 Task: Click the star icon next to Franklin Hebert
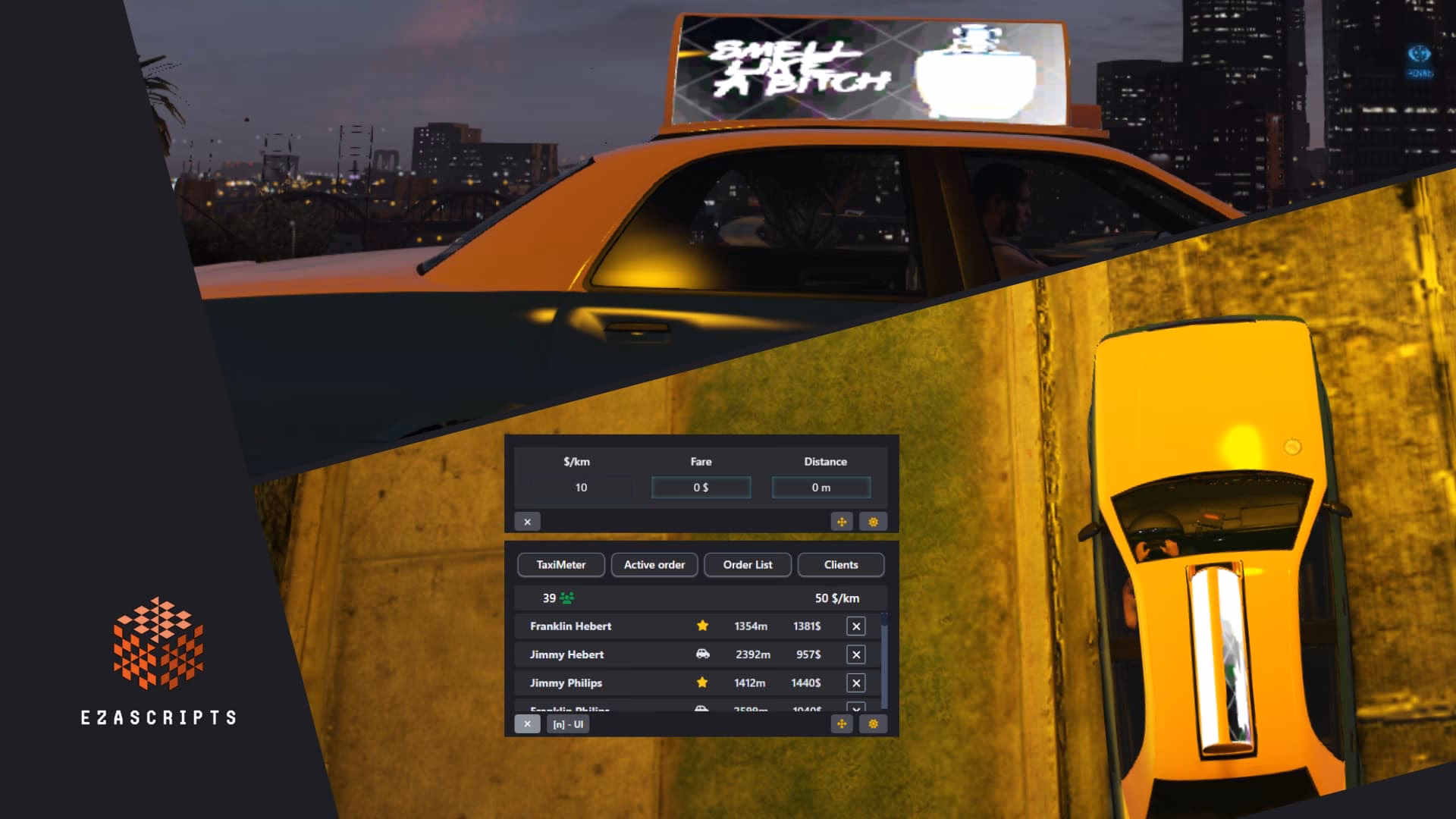pyautogui.click(x=702, y=626)
